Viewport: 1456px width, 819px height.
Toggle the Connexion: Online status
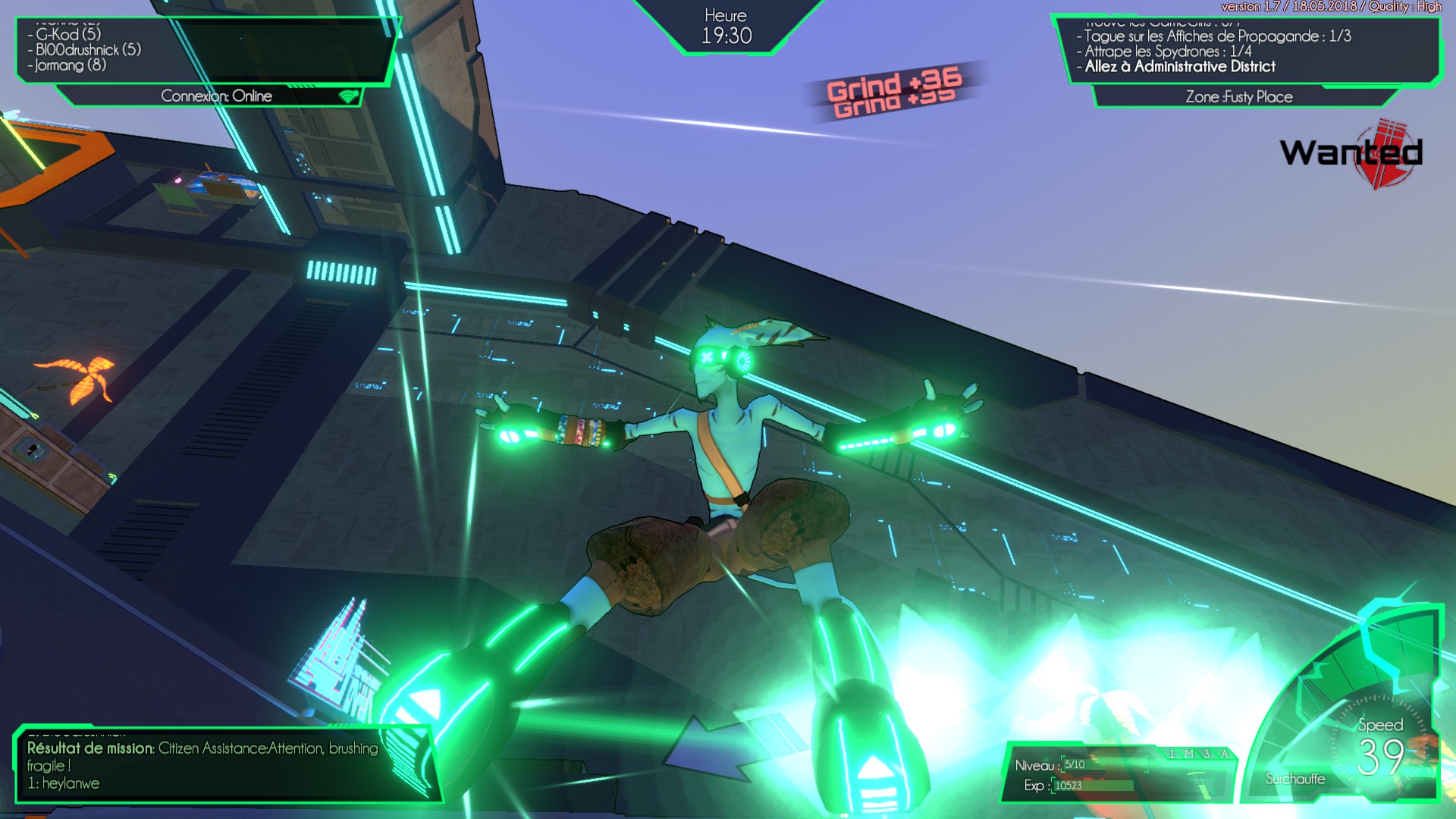216,96
